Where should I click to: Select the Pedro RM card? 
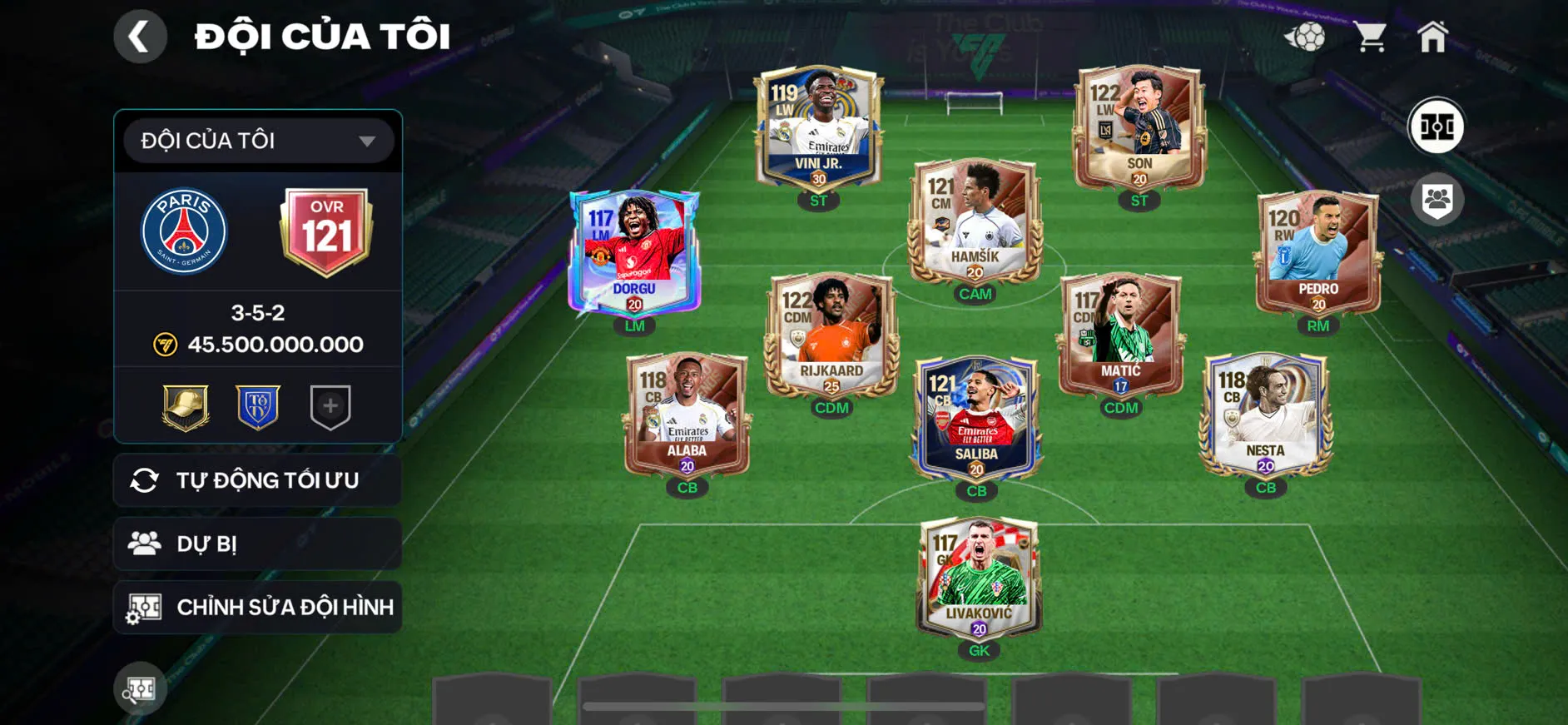1317,254
